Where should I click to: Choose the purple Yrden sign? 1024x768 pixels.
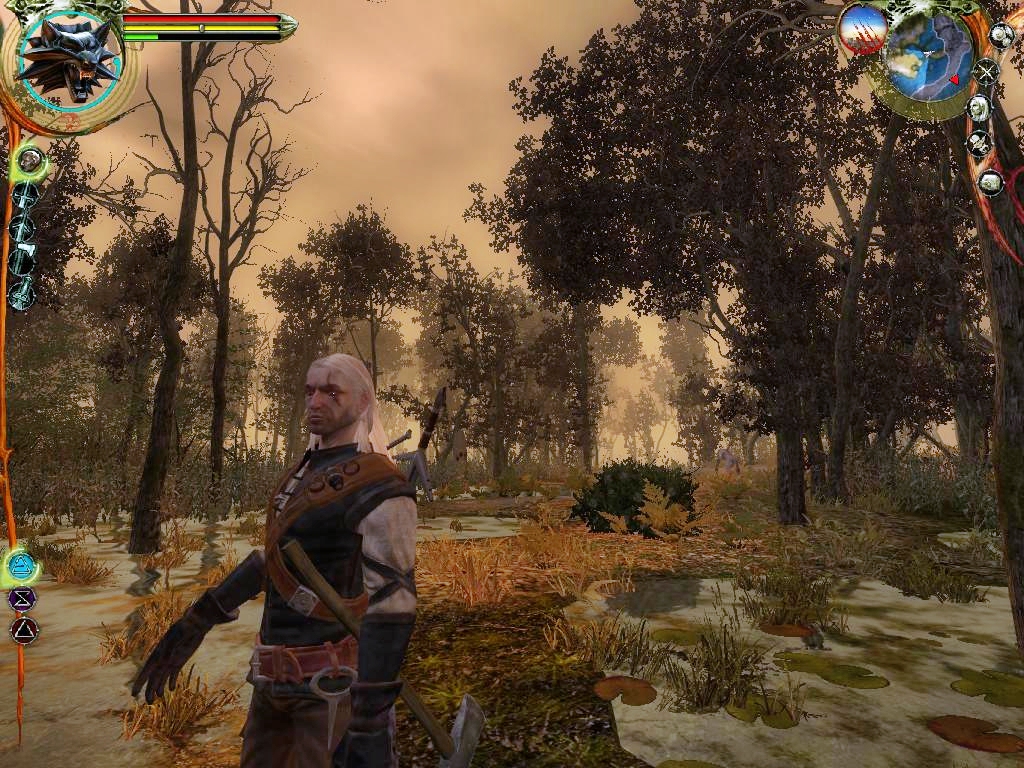(20, 599)
